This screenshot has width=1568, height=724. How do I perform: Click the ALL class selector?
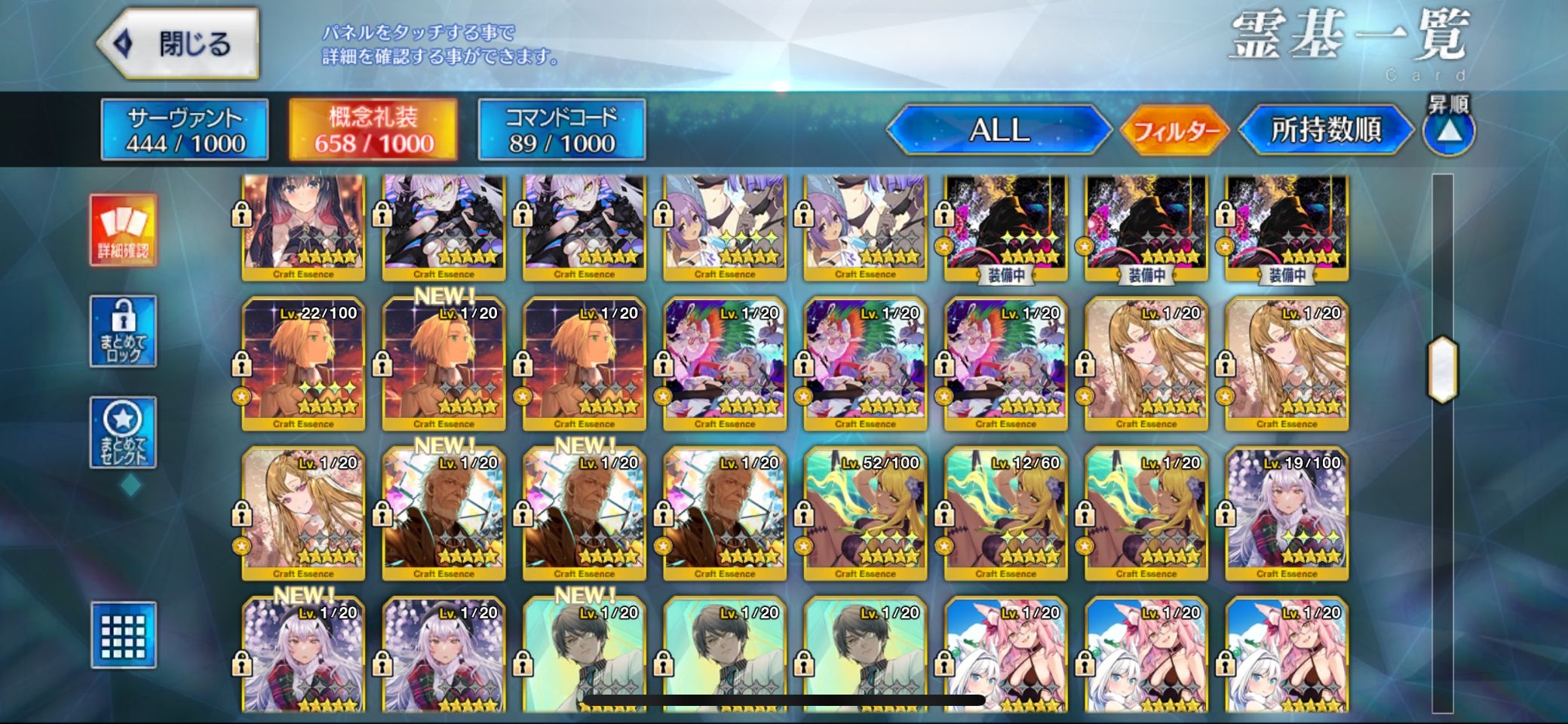999,130
